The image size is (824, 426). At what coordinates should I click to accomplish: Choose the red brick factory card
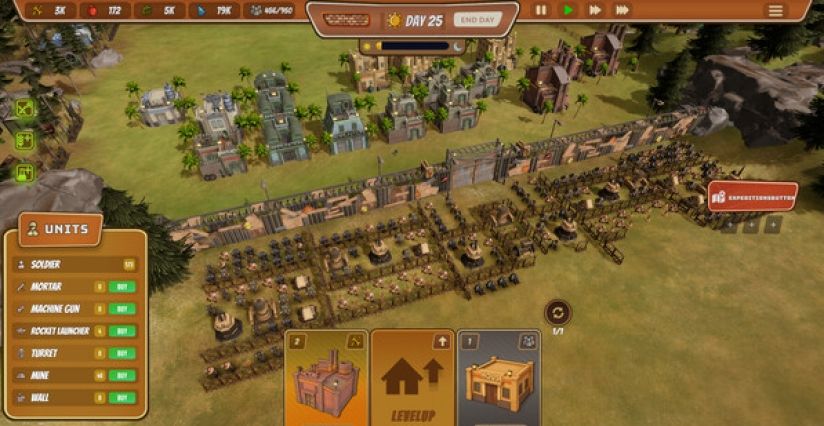point(326,380)
